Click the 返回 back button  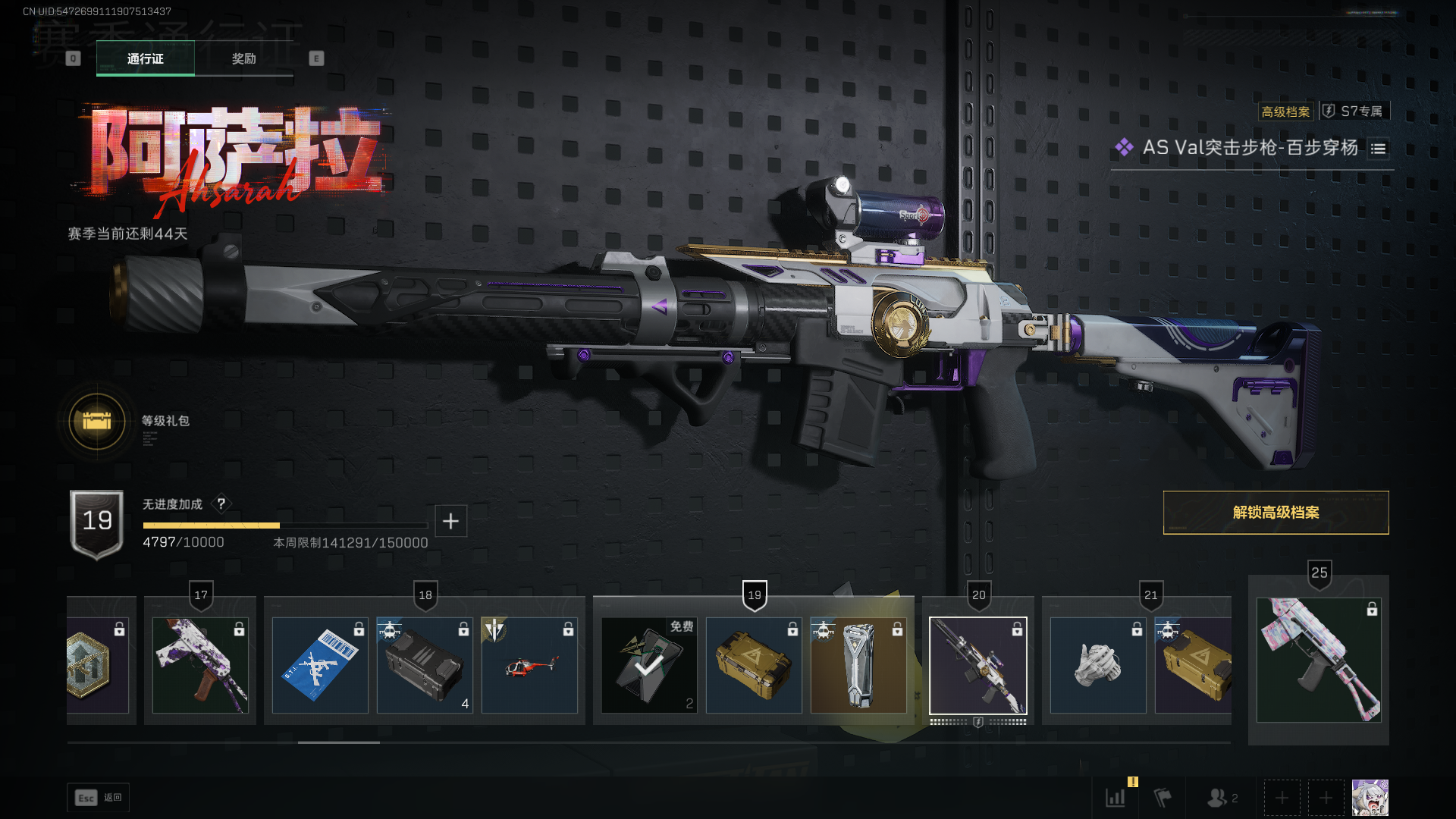99,798
